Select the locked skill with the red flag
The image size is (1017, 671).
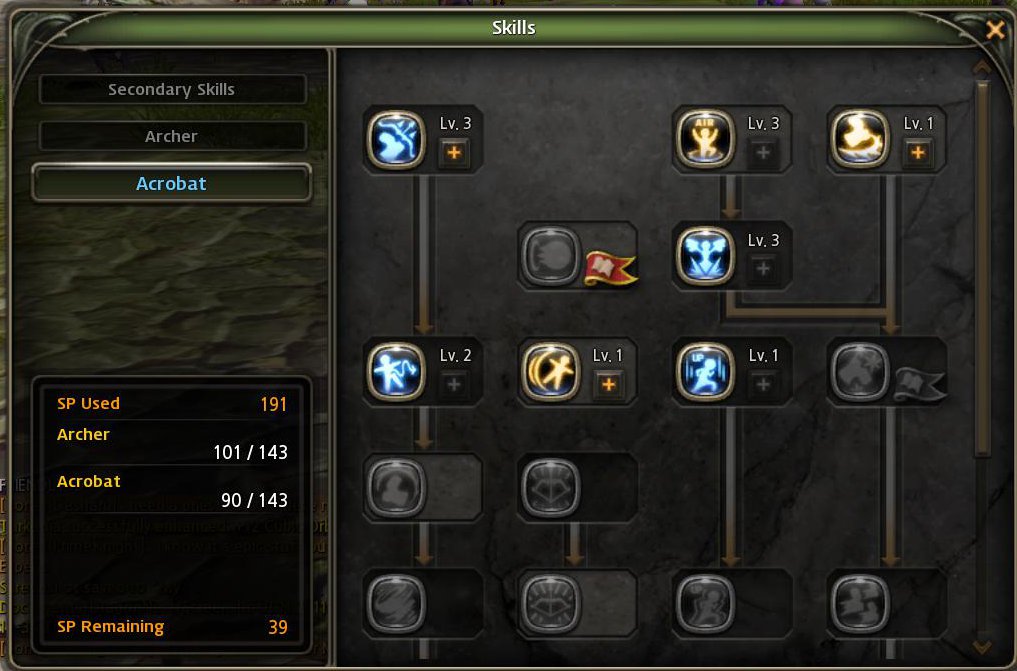(x=550, y=256)
